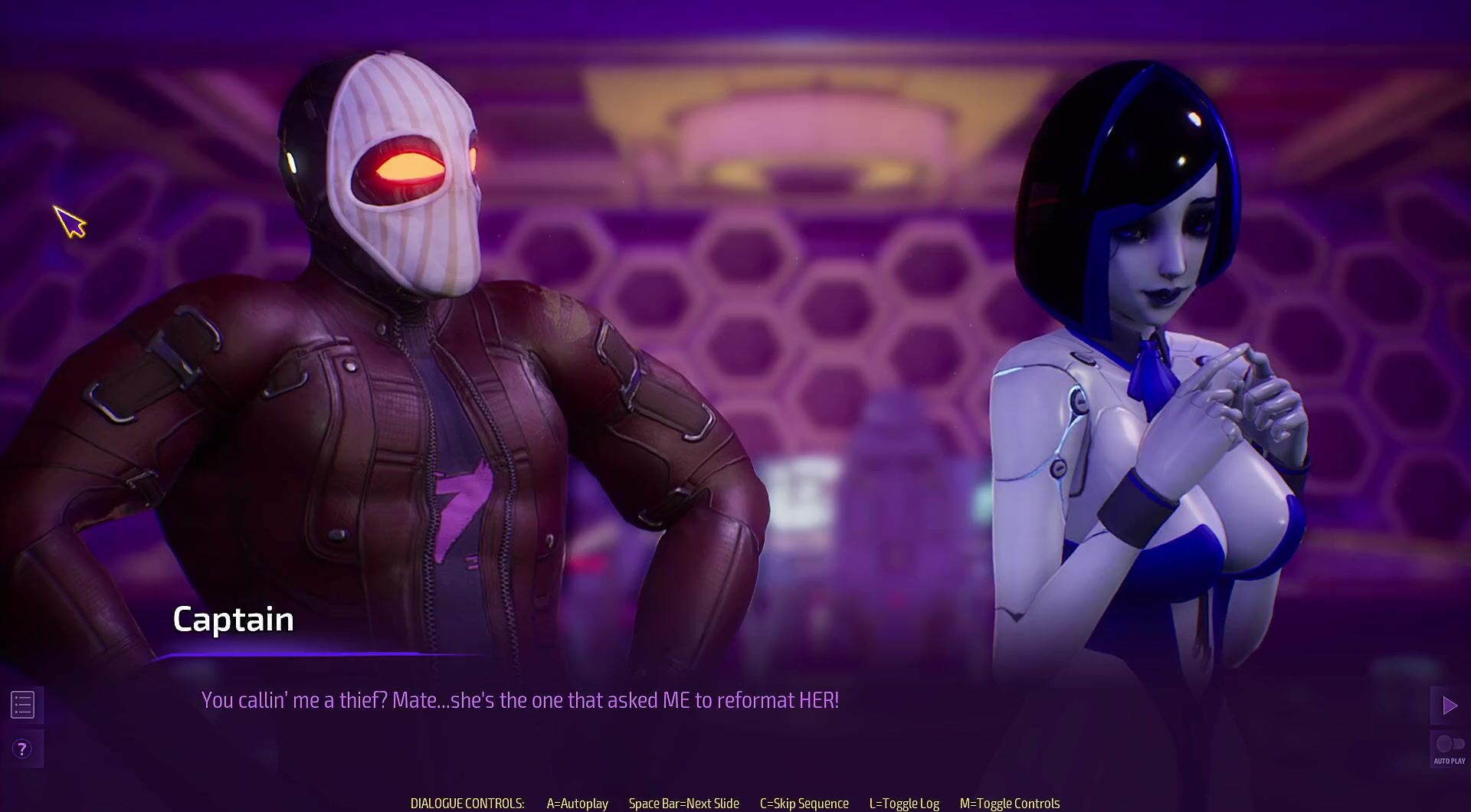The height and width of the screenshot is (812, 1471).
Task: Show the help question mark panel
Action: (x=22, y=749)
